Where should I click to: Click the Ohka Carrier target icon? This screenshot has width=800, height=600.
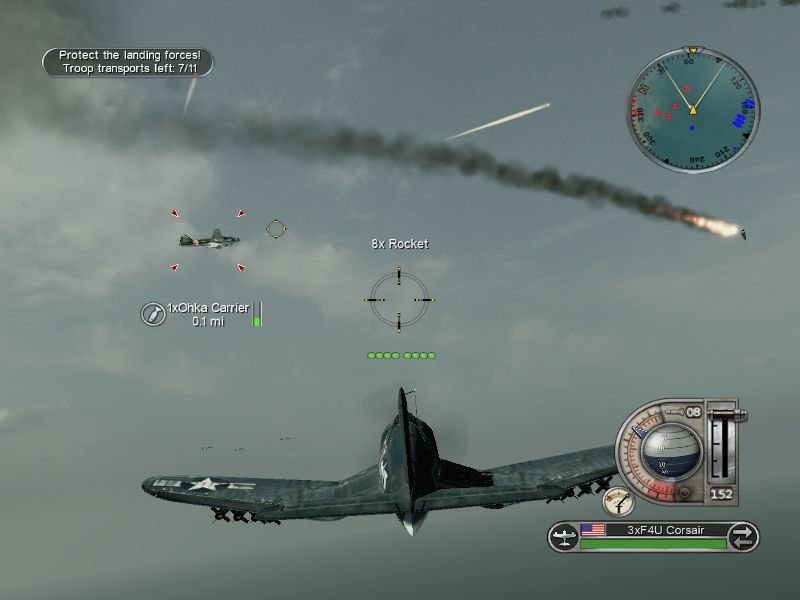(x=152, y=314)
